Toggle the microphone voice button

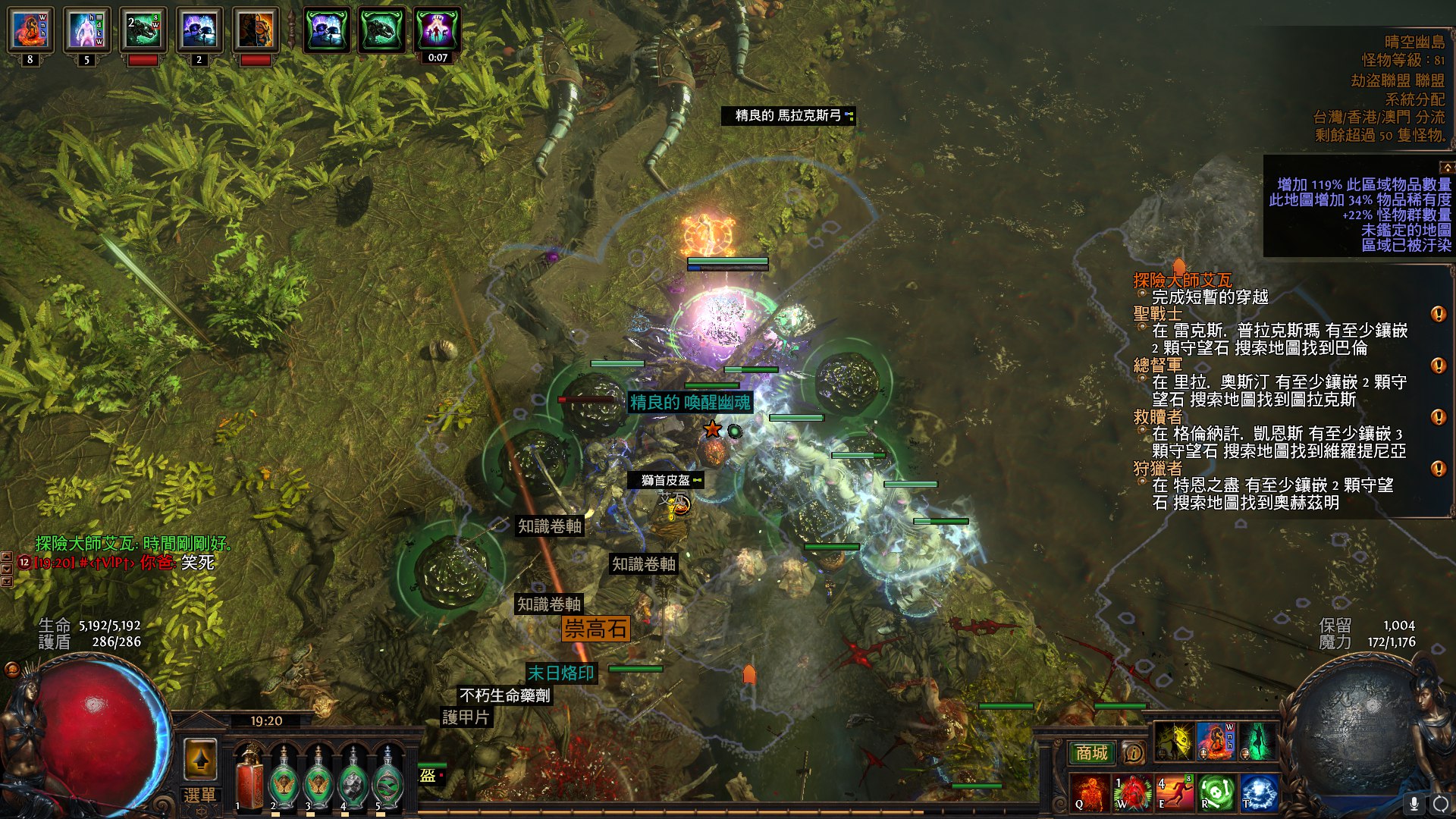[1414, 803]
